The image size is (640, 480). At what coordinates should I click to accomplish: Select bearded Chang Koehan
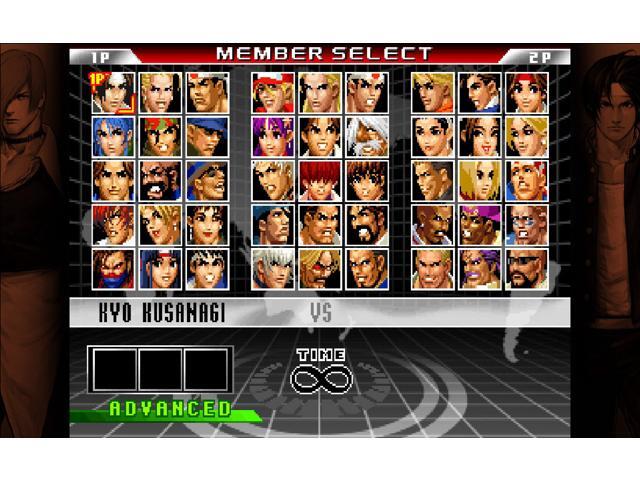click(160, 180)
